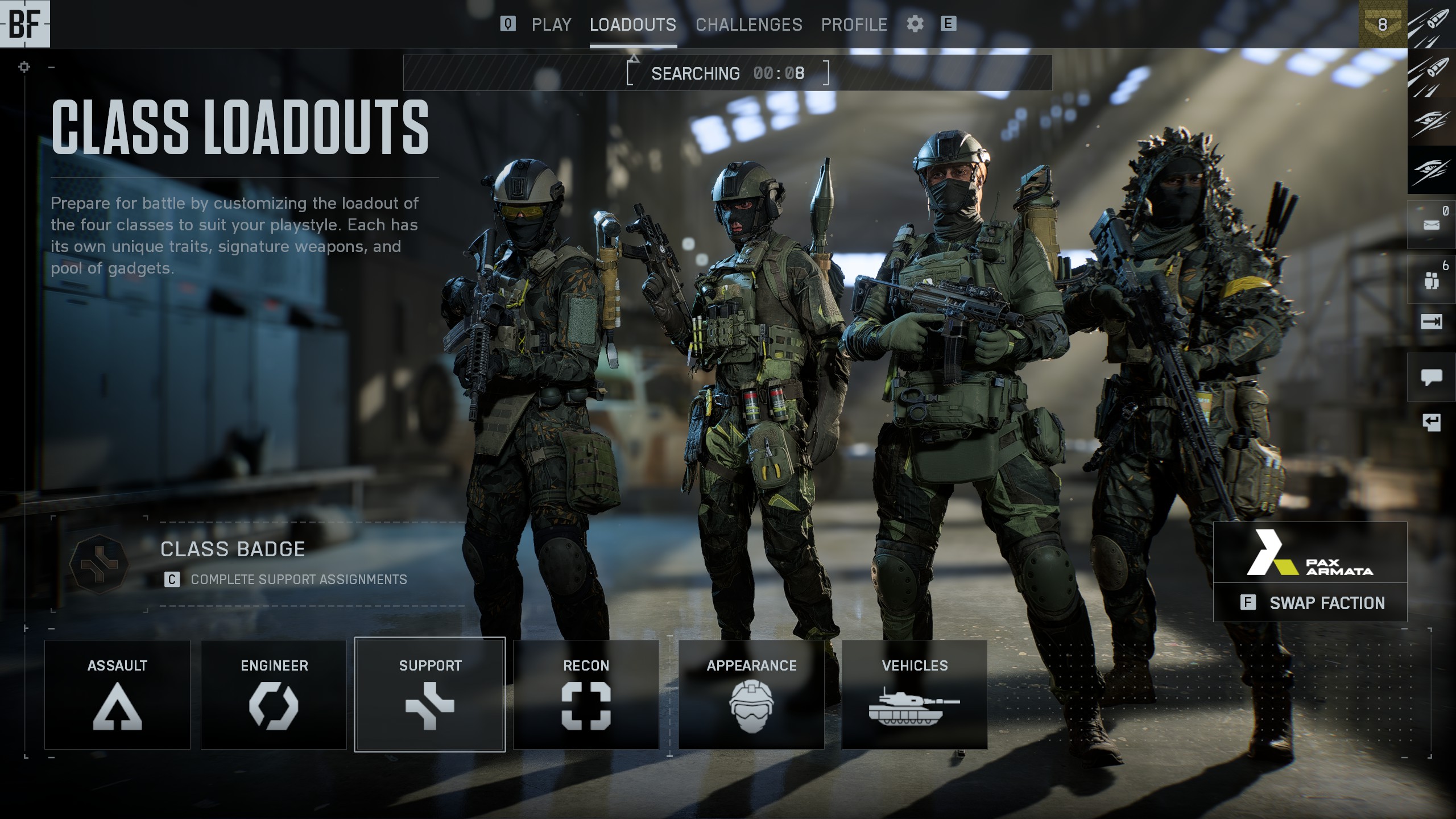
Task: Open the Profile tab
Action: click(x=854, y=24)
